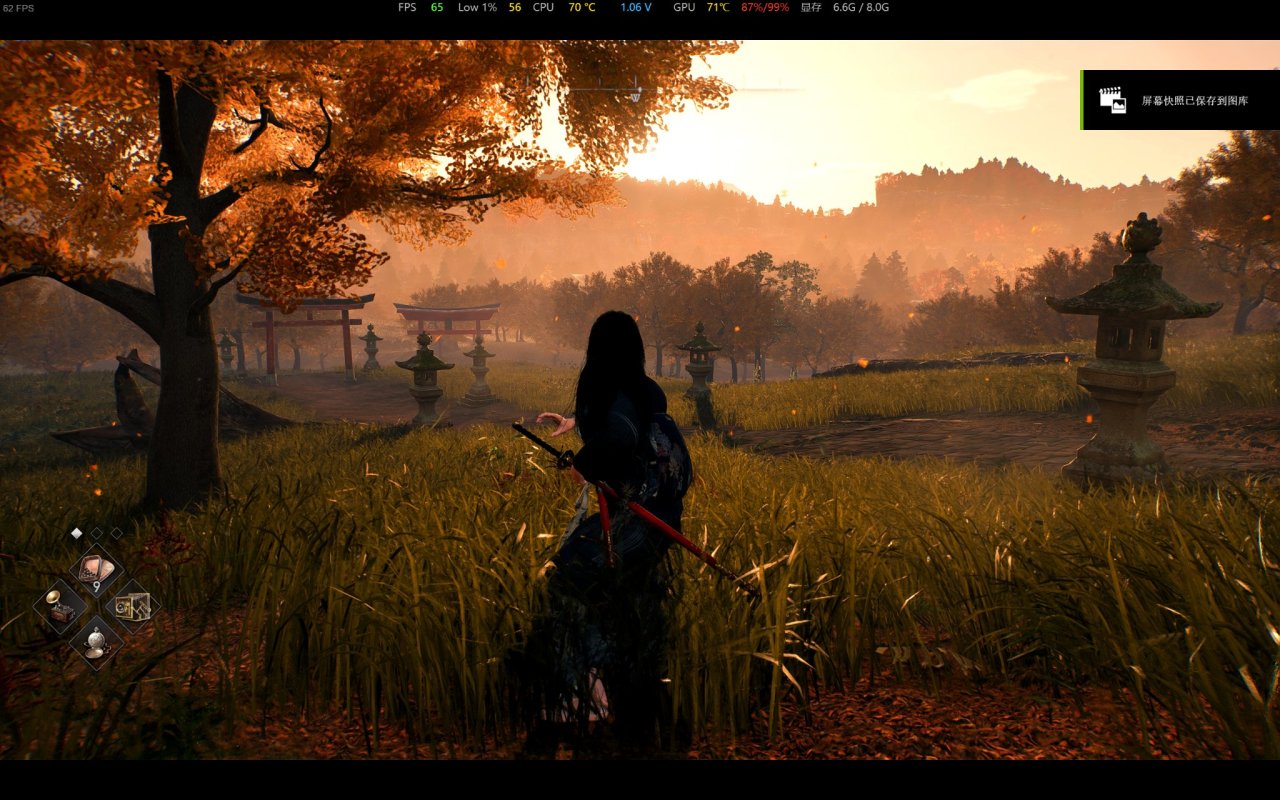The image size is (1280, 800).
Task: Use the gramophone quick item
Action: (x=60, y=606)
